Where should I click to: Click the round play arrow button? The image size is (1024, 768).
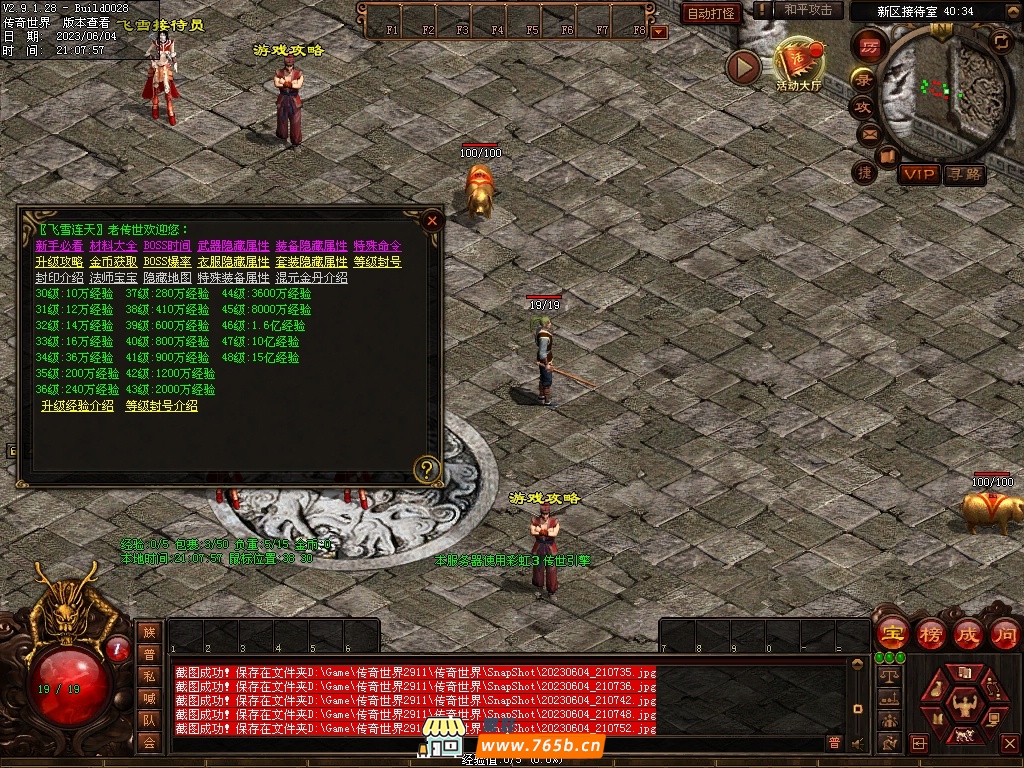(x=743, y=67)
